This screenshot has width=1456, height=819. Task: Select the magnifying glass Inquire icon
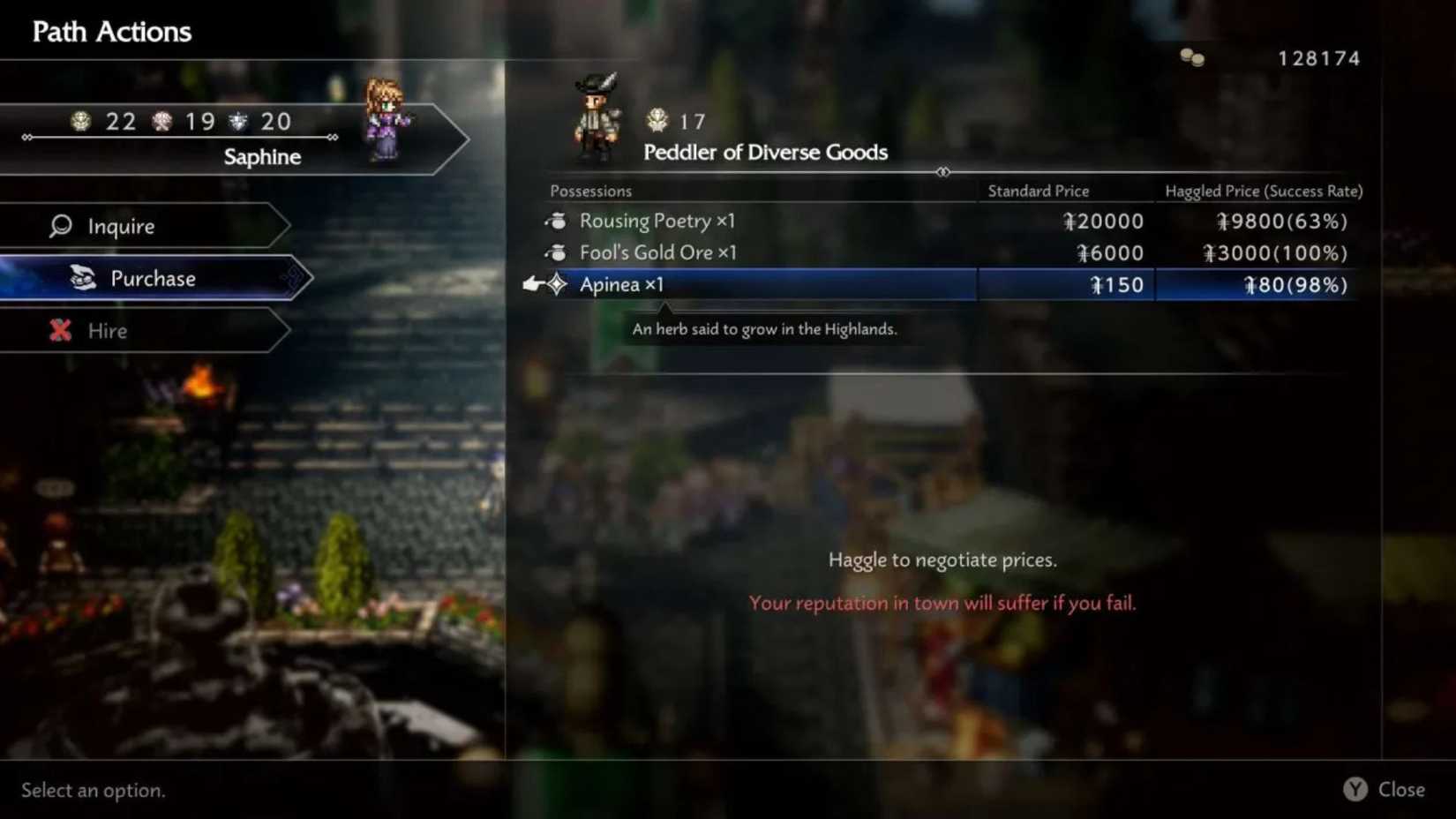coord(58,226)
